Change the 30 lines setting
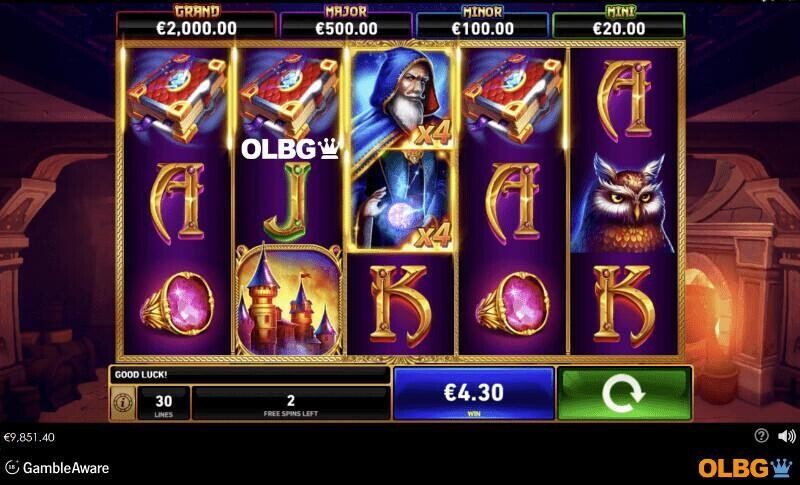The height and width of the screenshot is (485, 800). (164, 403)
